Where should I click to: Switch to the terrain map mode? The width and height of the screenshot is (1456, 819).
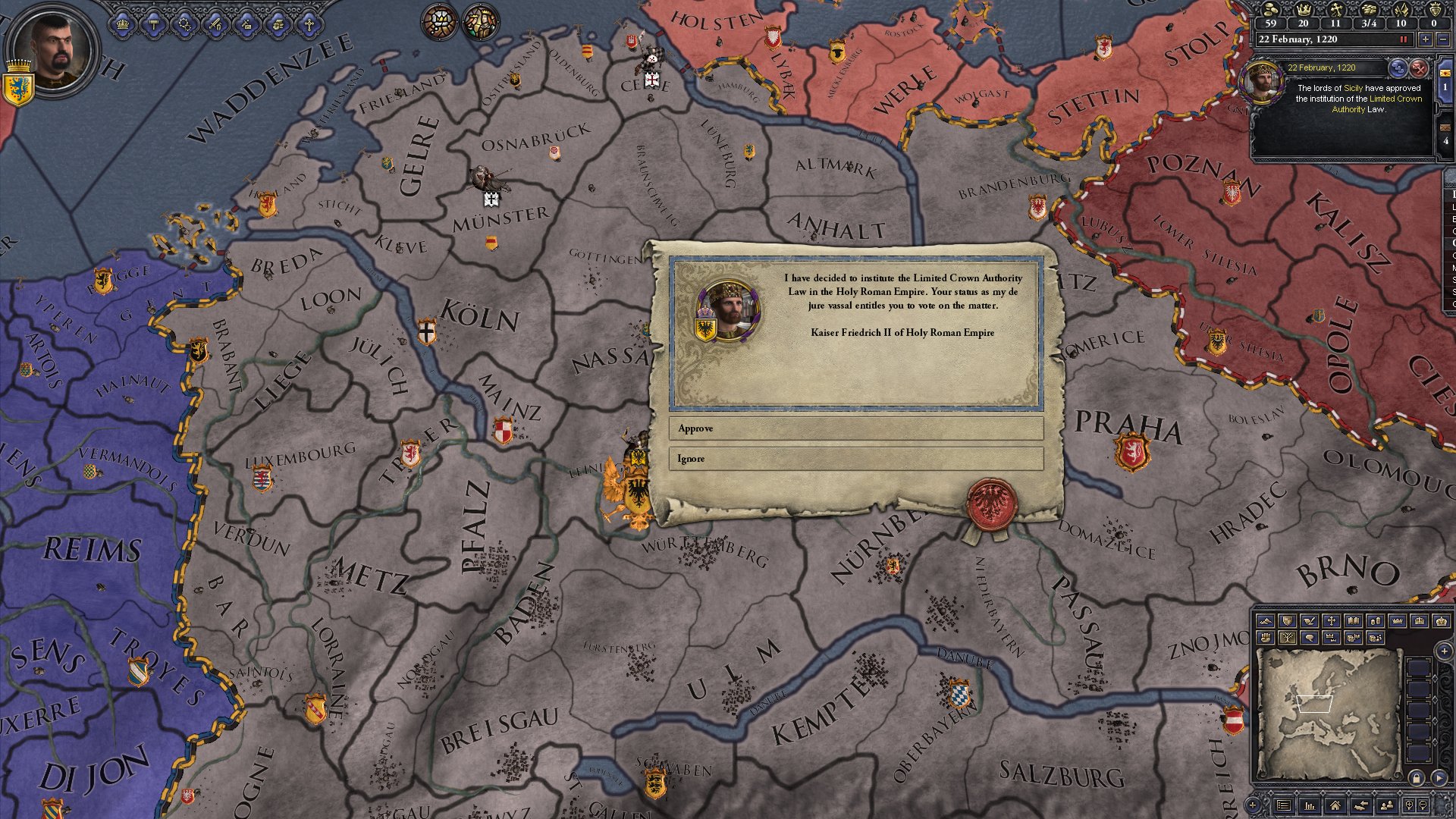pos(1265,621)
